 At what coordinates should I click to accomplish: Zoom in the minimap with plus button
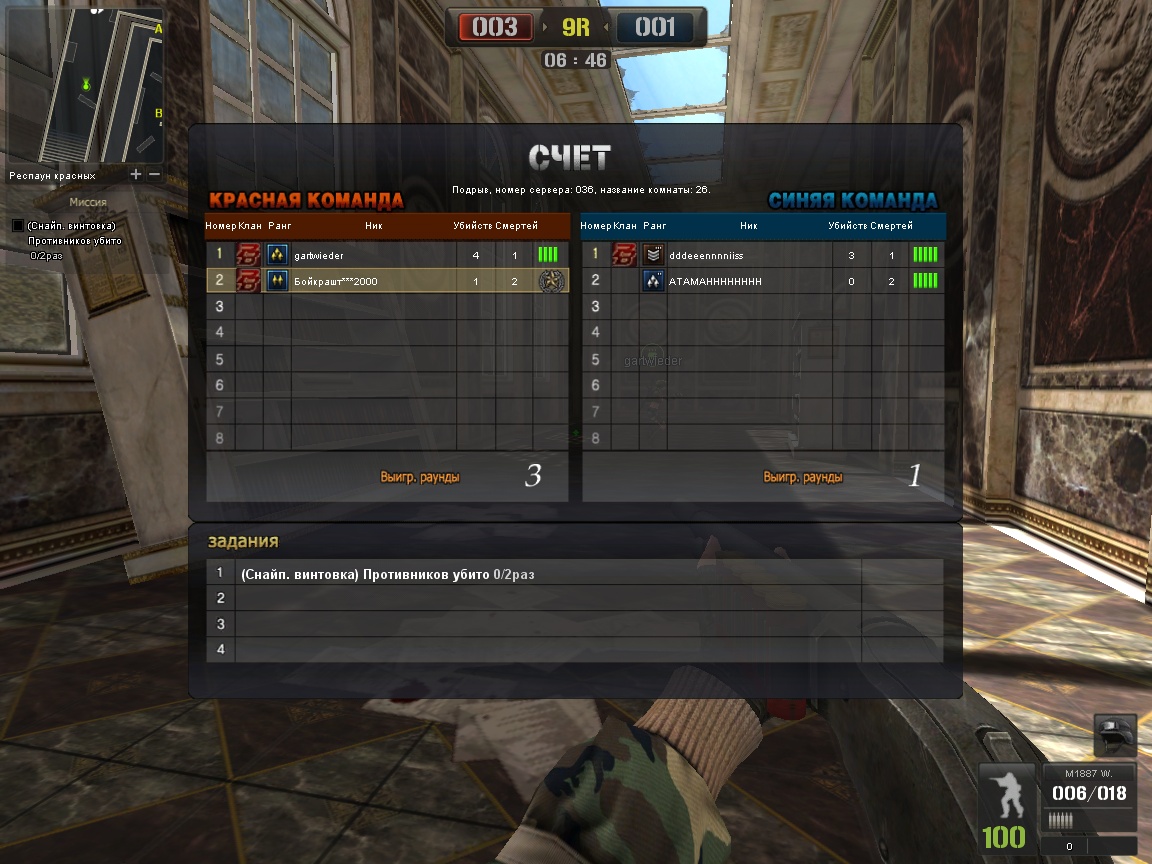[137, 175]
